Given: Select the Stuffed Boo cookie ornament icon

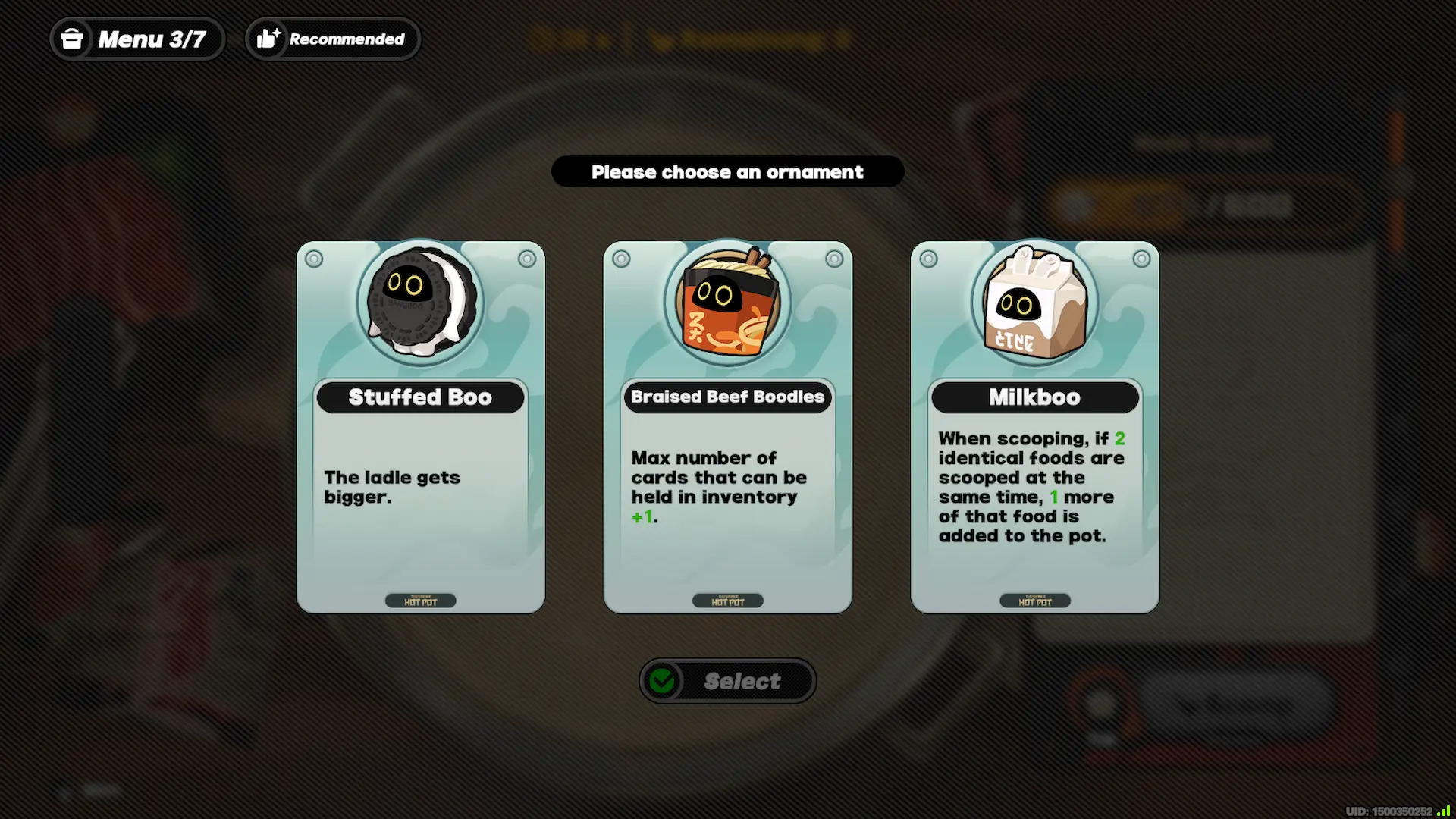Looking at the screenshot, I should tap(421, 302).
